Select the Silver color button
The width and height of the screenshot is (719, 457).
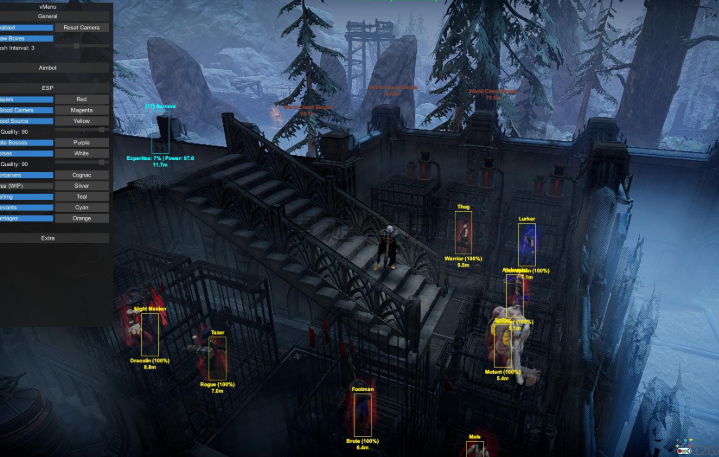point(81,186)
